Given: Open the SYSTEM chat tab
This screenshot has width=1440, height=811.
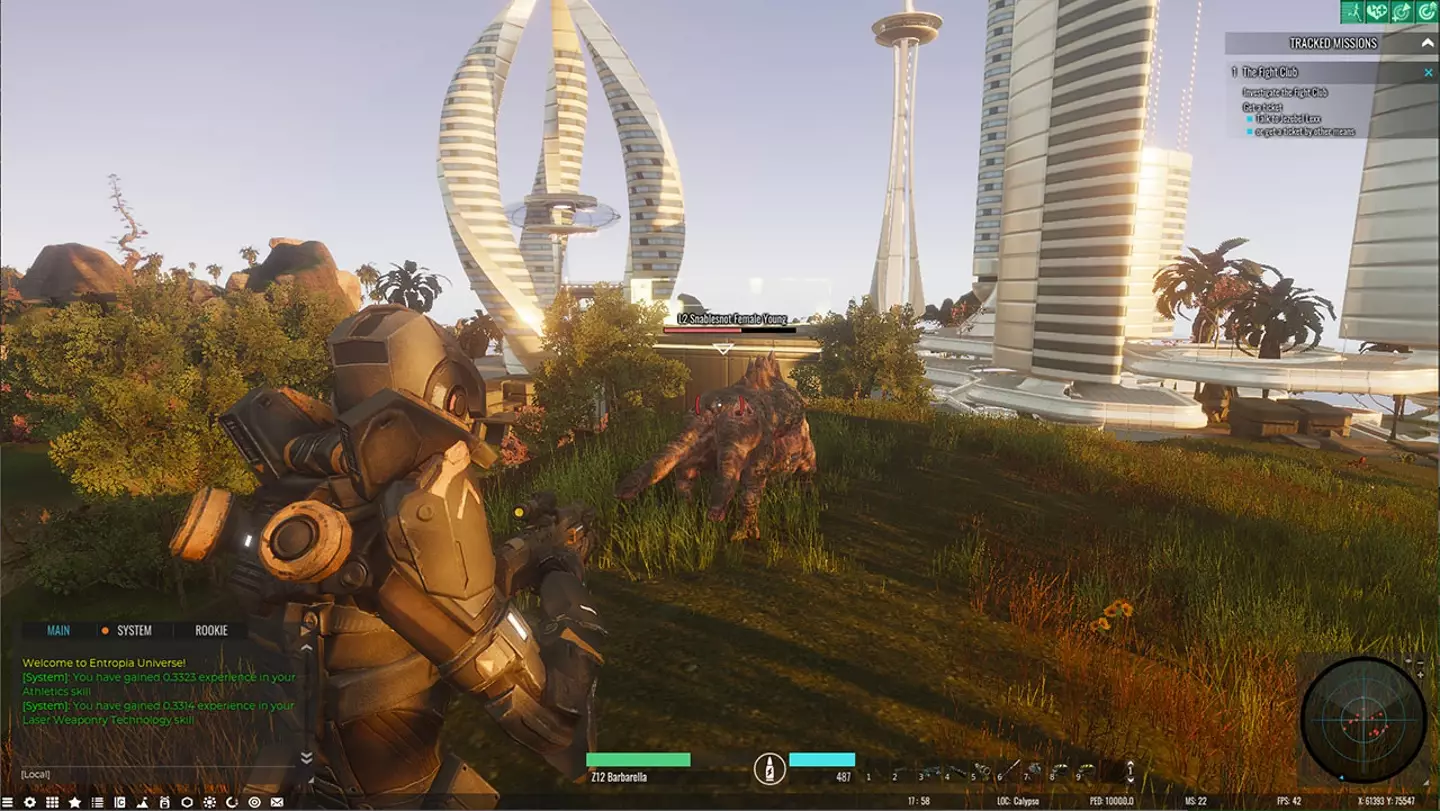Looking at the screenshot, I should pos(134,630).
